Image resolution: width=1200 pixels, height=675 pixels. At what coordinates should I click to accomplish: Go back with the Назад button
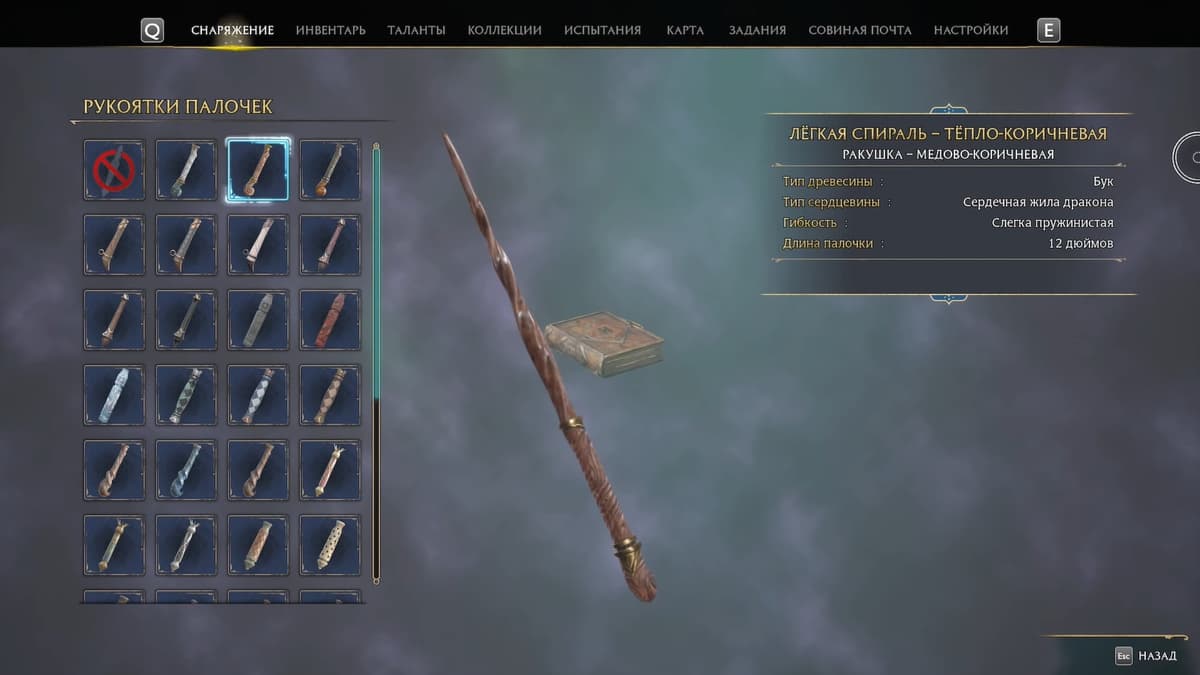(1146, 656)
